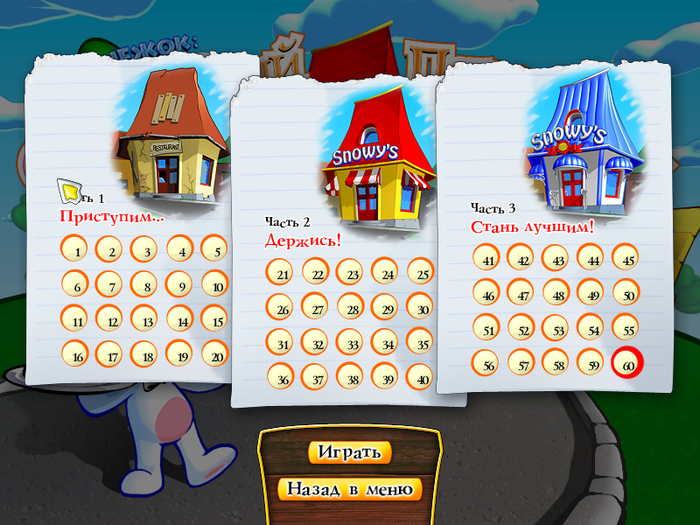The width and height of the screenshot is (700, 525).
Task: Select level 45
Action: pyautogui.click(x=626, y=258)
